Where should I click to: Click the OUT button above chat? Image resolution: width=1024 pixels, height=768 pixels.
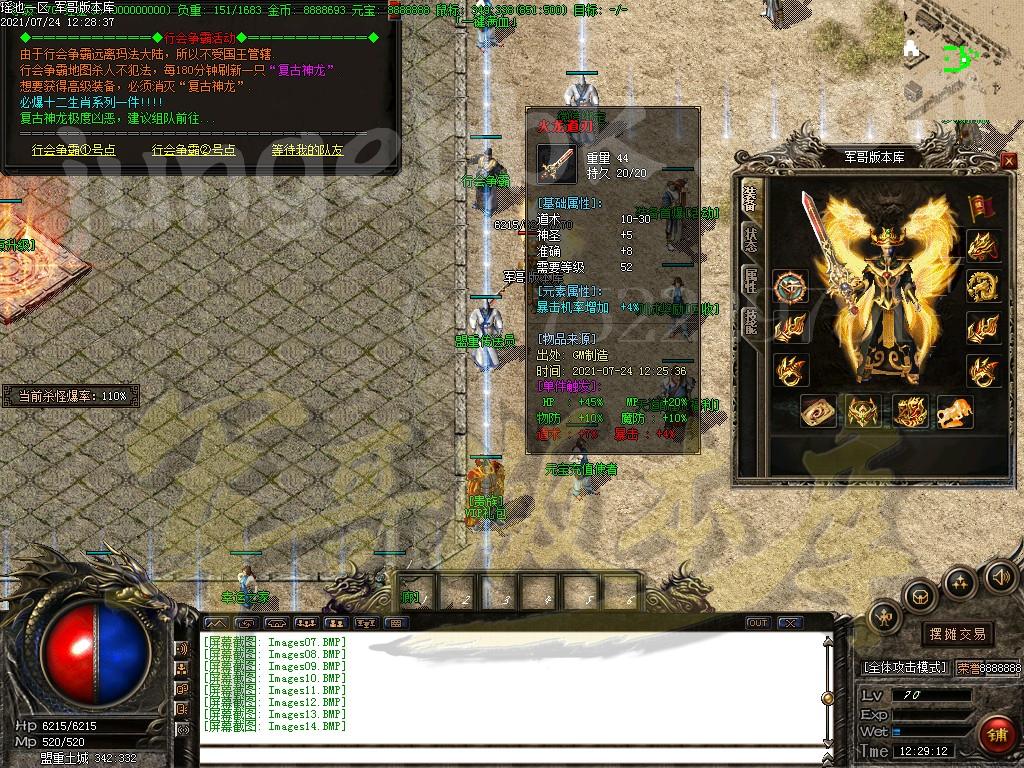[758, 623]
